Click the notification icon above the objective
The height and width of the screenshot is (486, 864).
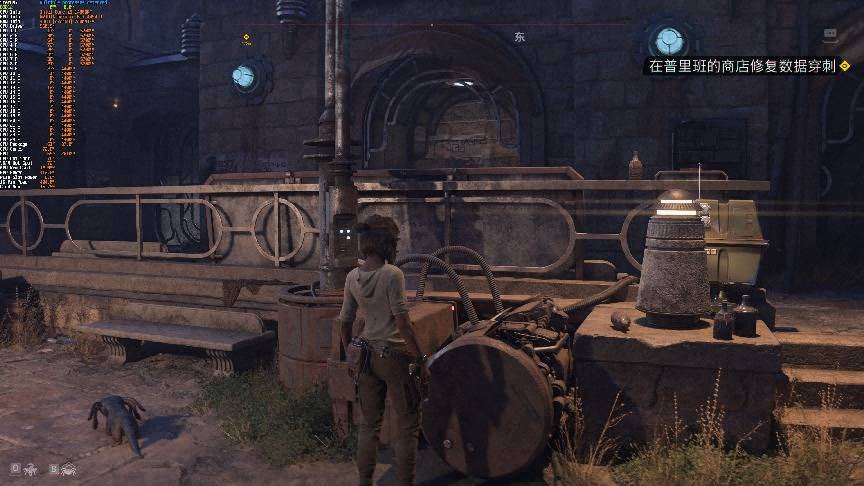pyautogui.click(x=829, y=35)
